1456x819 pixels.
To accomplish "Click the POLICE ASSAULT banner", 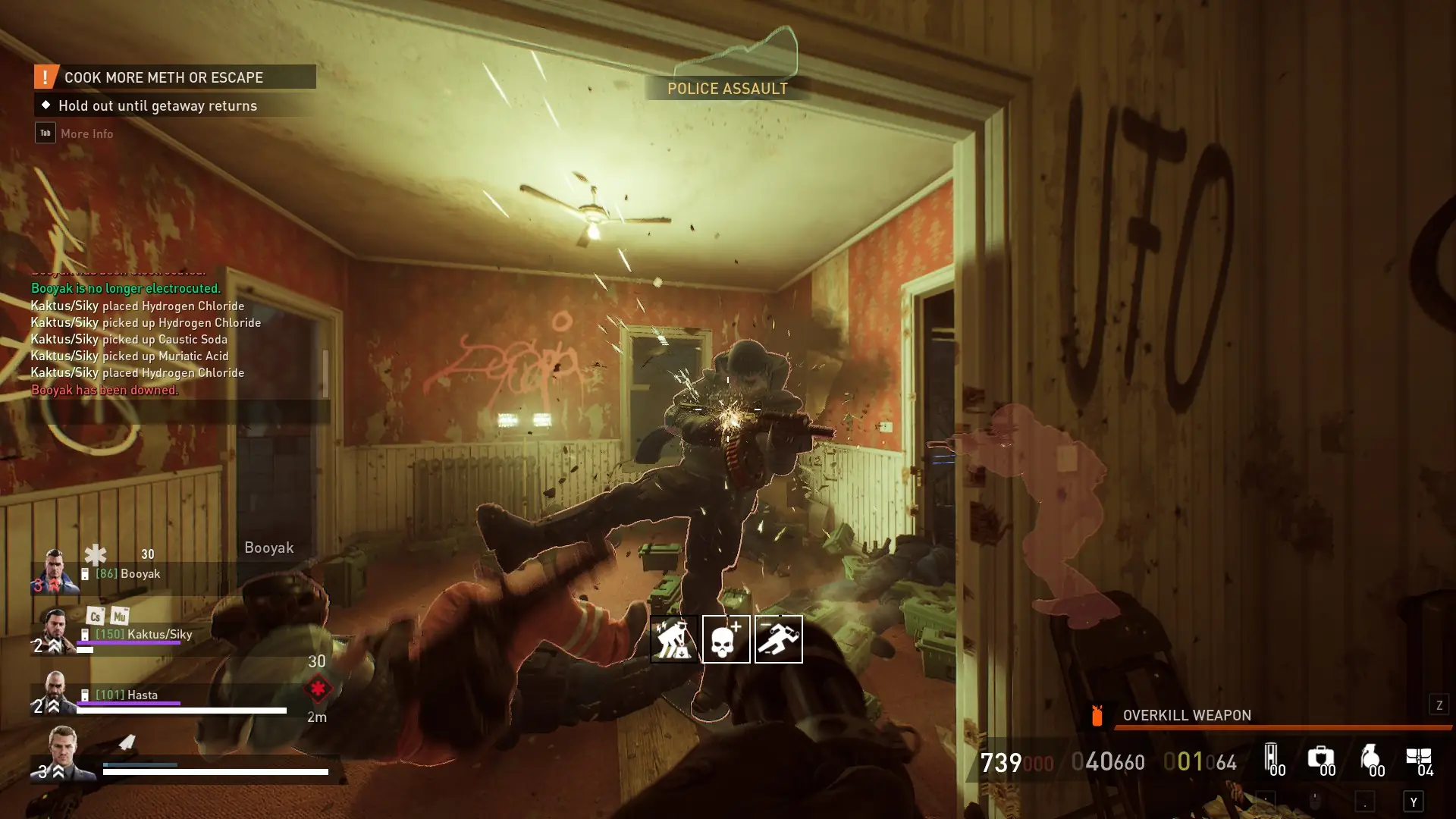I will pyautogui.click(x=726, y=89).
